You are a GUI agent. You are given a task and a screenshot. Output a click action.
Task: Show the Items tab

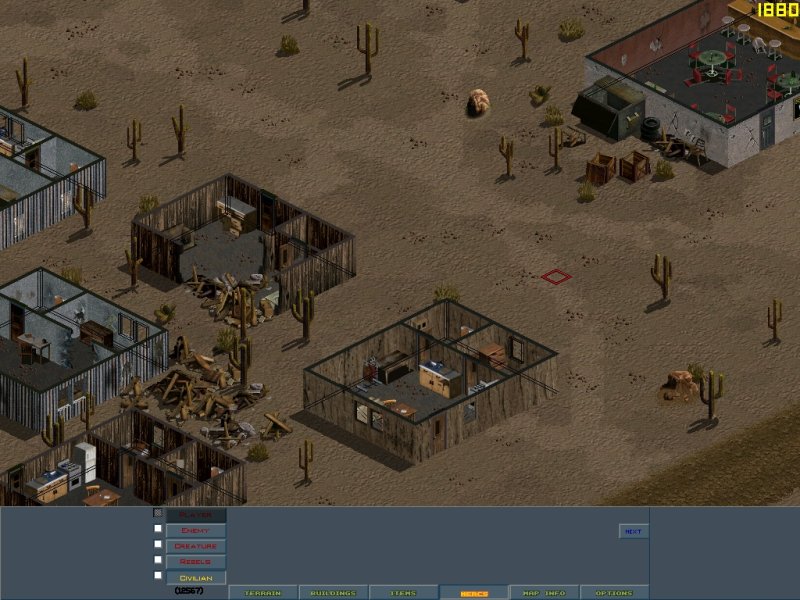click(403, 593)
